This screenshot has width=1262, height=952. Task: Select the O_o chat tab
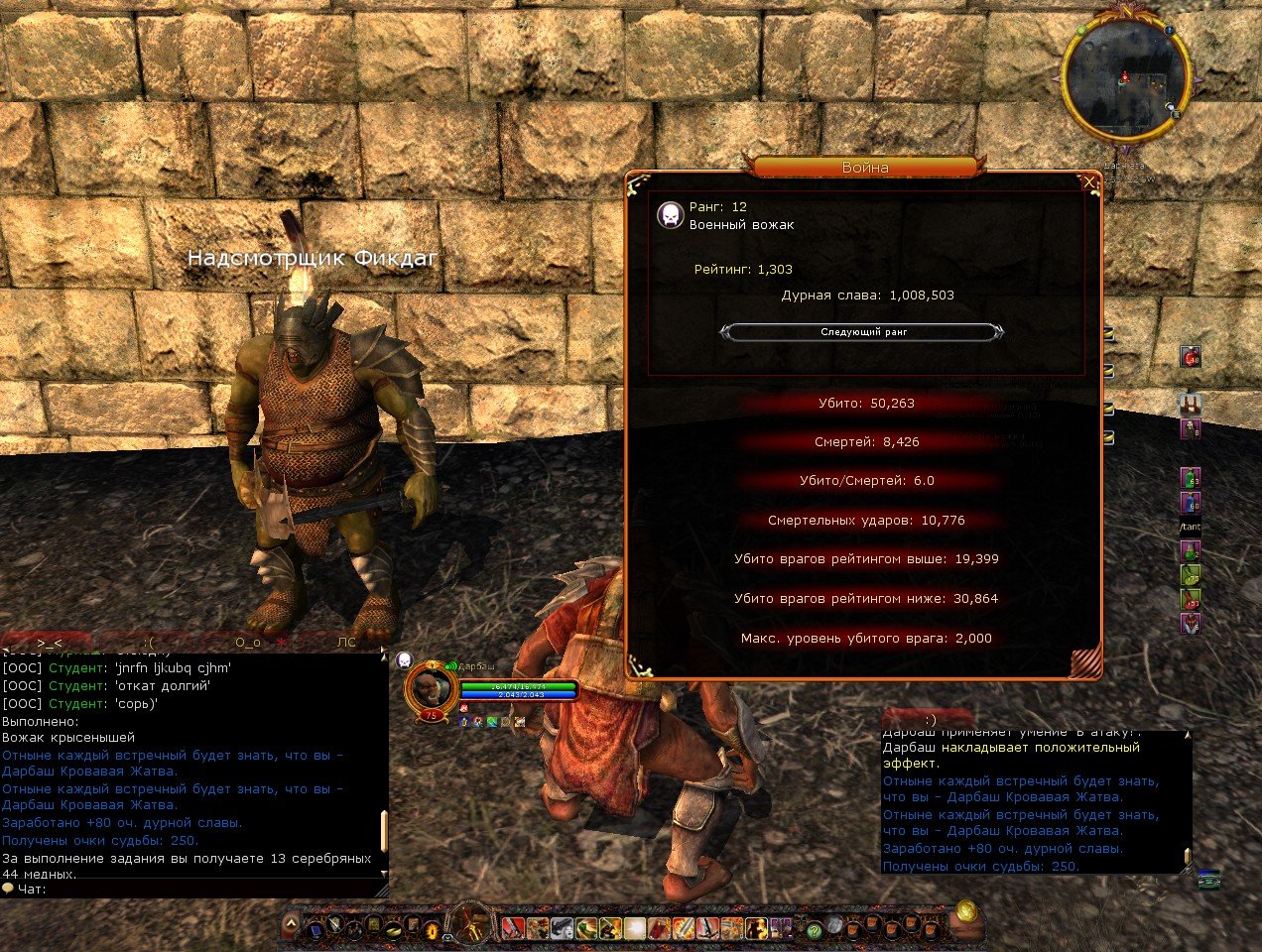pos(247,643)
